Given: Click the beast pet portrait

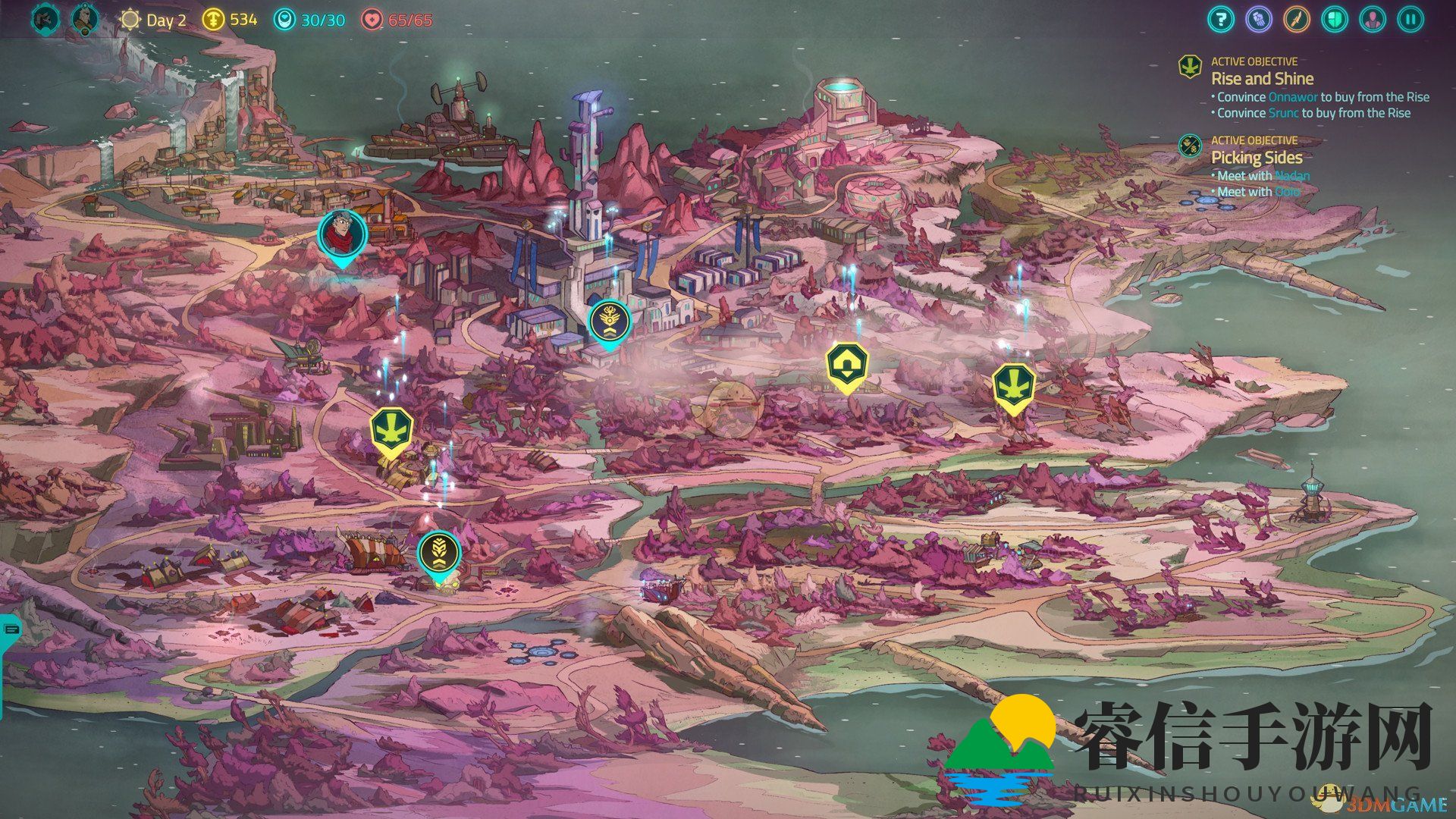Looking at the screenshot, I should (45, 19).
